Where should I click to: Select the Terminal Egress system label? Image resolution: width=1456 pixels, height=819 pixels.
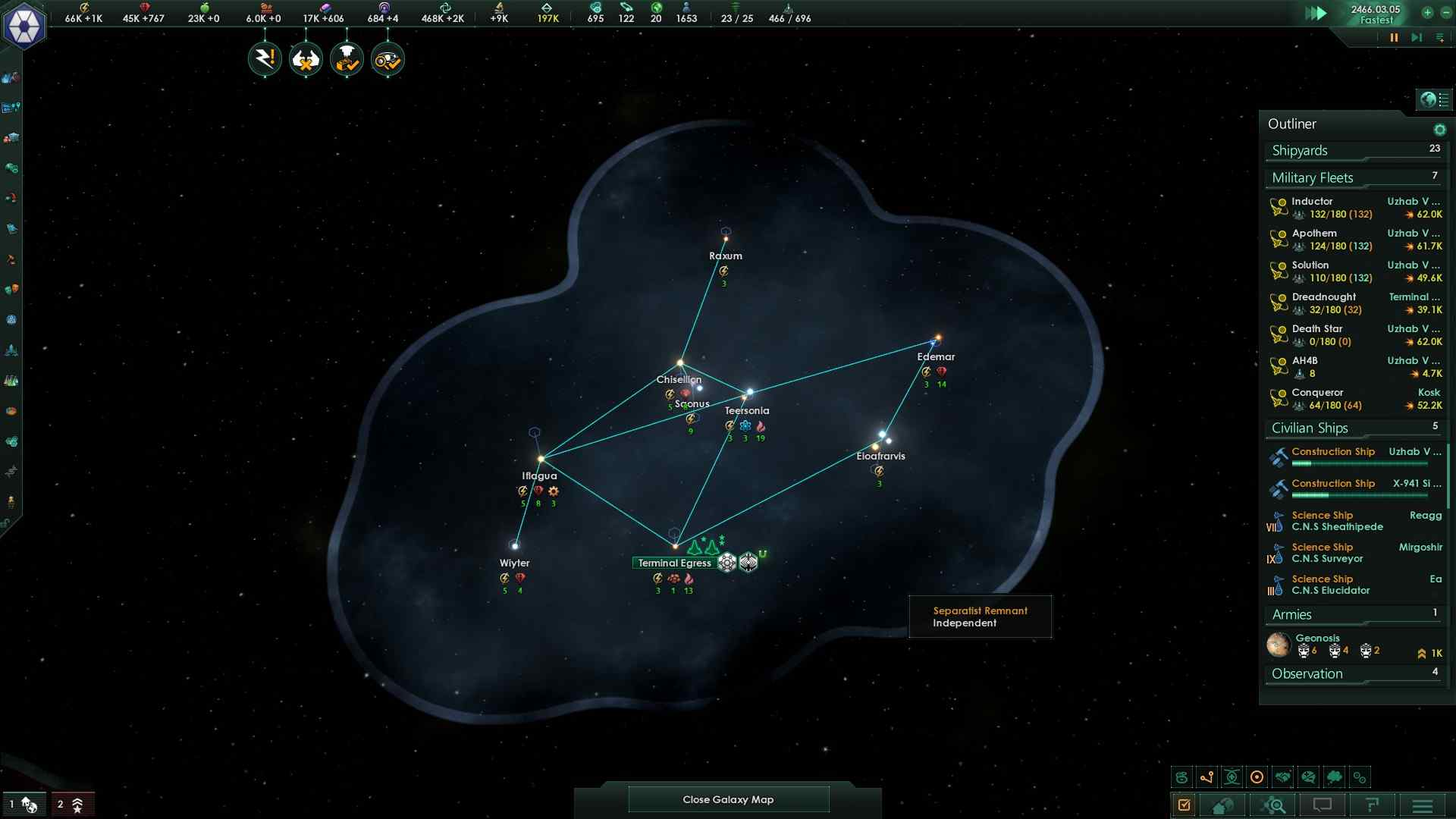pyautogui.click(x=674, y=563)
